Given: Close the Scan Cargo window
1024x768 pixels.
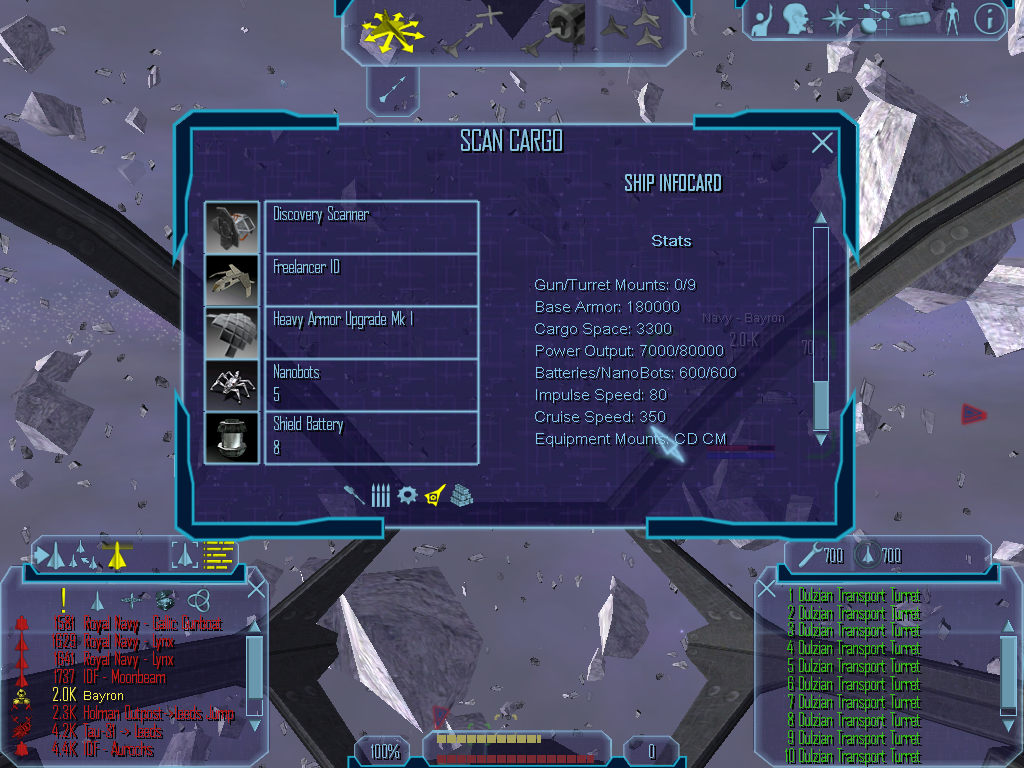Looking at the screenshot, I should 822,143.
